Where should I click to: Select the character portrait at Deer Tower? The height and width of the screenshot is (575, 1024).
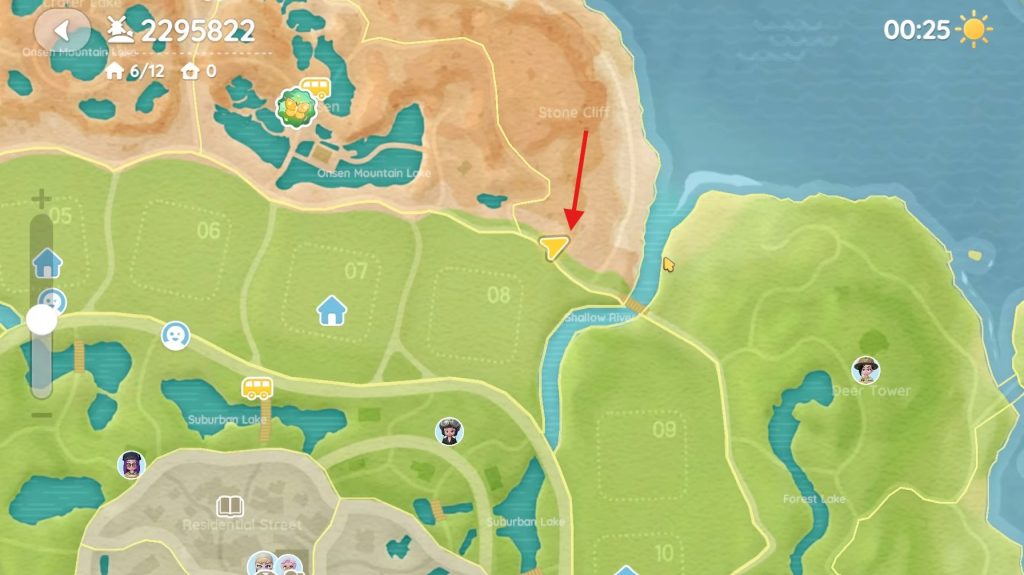point(865,370)
